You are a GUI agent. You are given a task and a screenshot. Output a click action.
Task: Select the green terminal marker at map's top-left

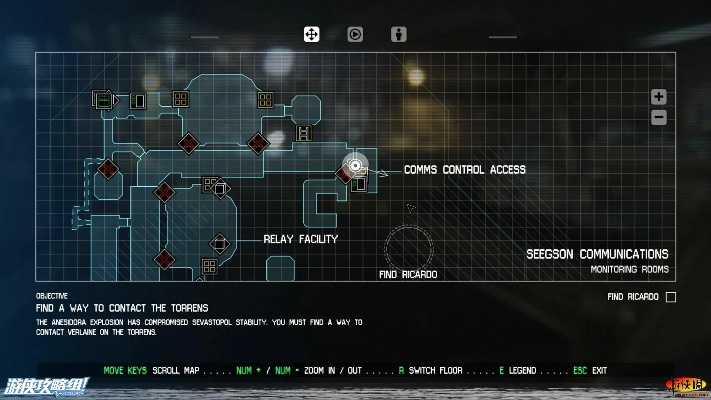point(102,99)
